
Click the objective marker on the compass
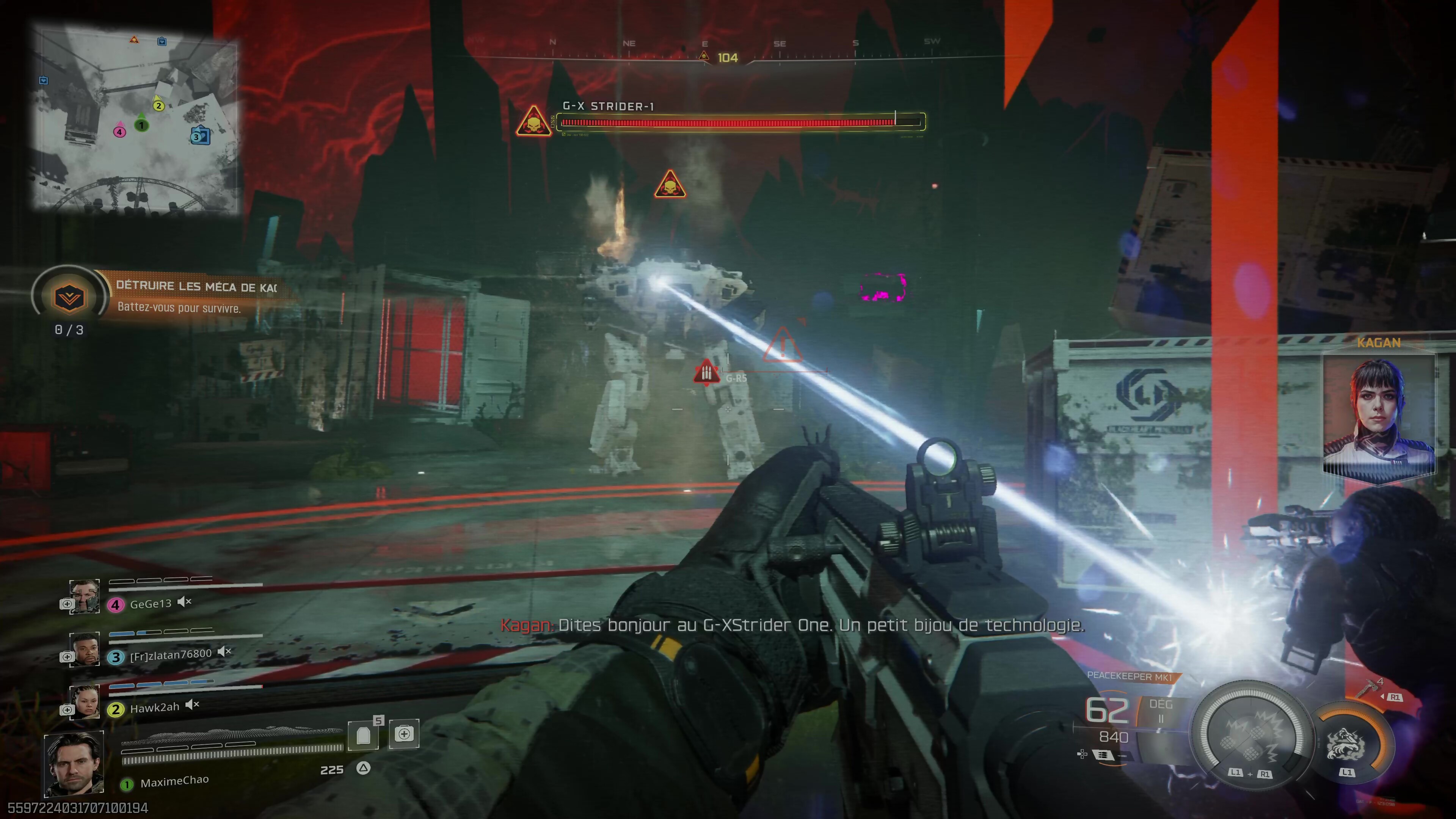tap(704, 55)
